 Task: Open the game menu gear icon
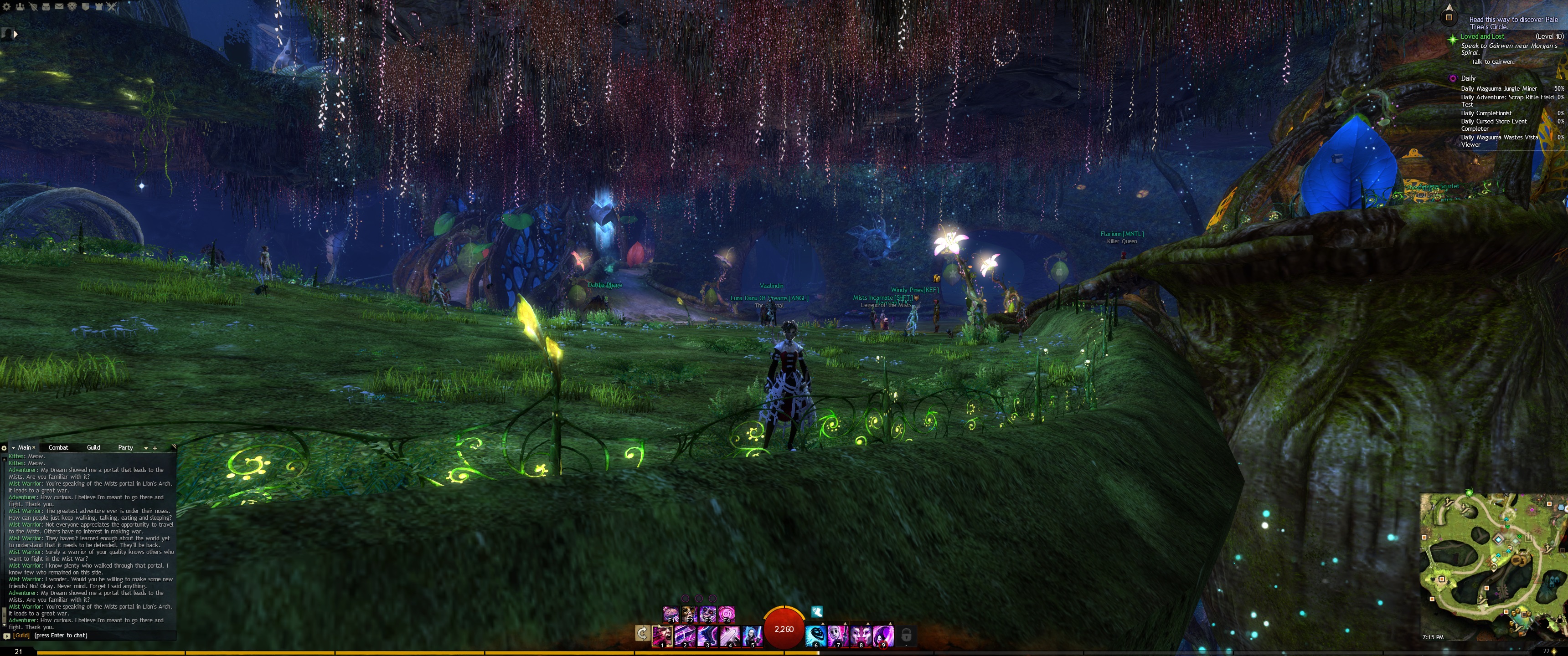[x=7, y=7]
